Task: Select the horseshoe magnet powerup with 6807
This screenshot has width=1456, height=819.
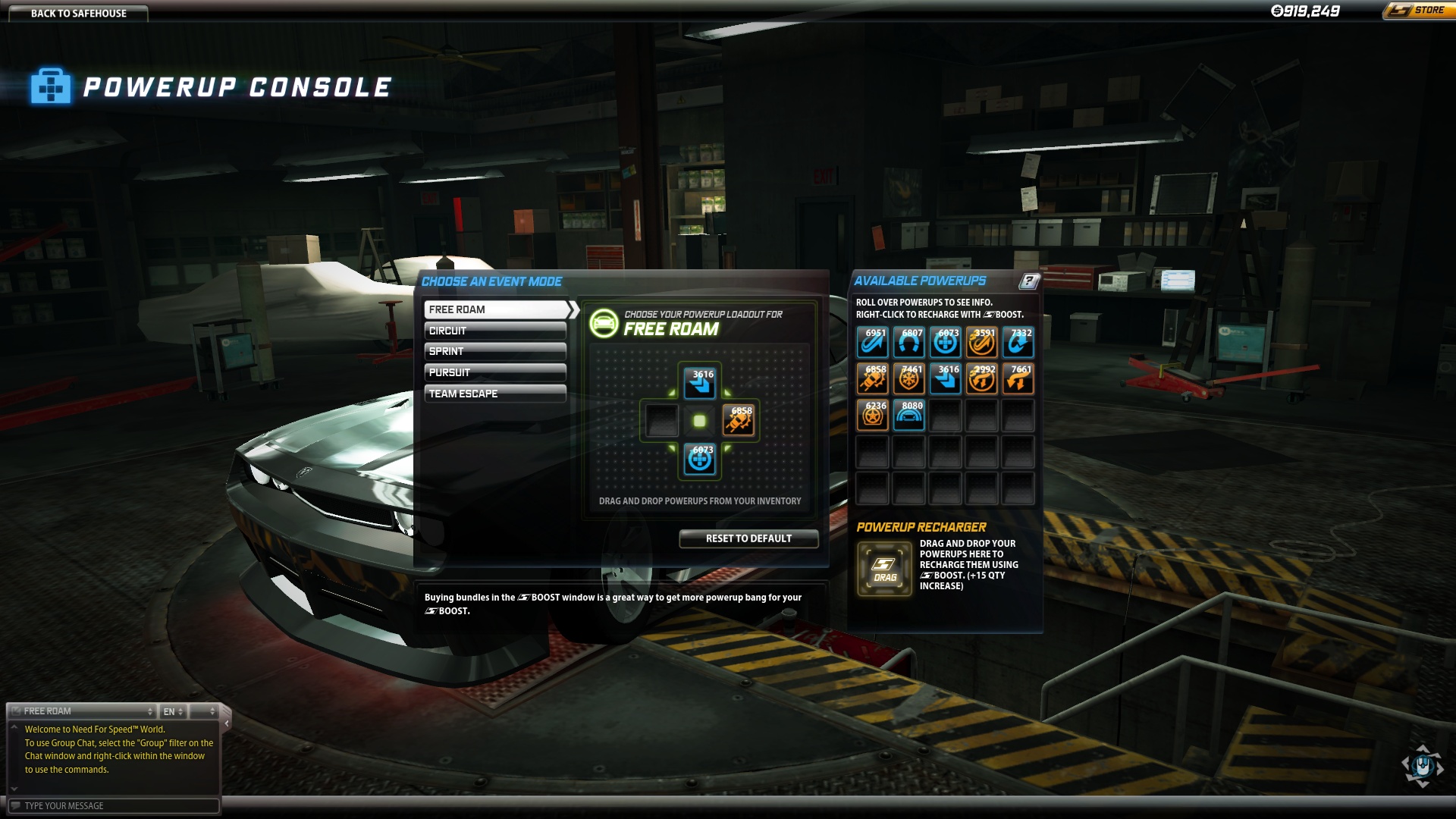Action: (x=908, y=343)
